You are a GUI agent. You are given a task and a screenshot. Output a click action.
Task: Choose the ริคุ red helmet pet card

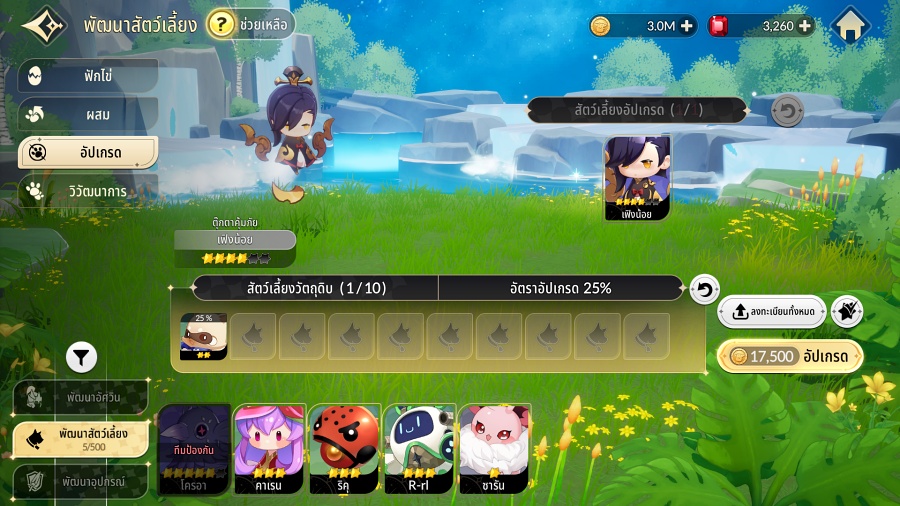(343, 449)
